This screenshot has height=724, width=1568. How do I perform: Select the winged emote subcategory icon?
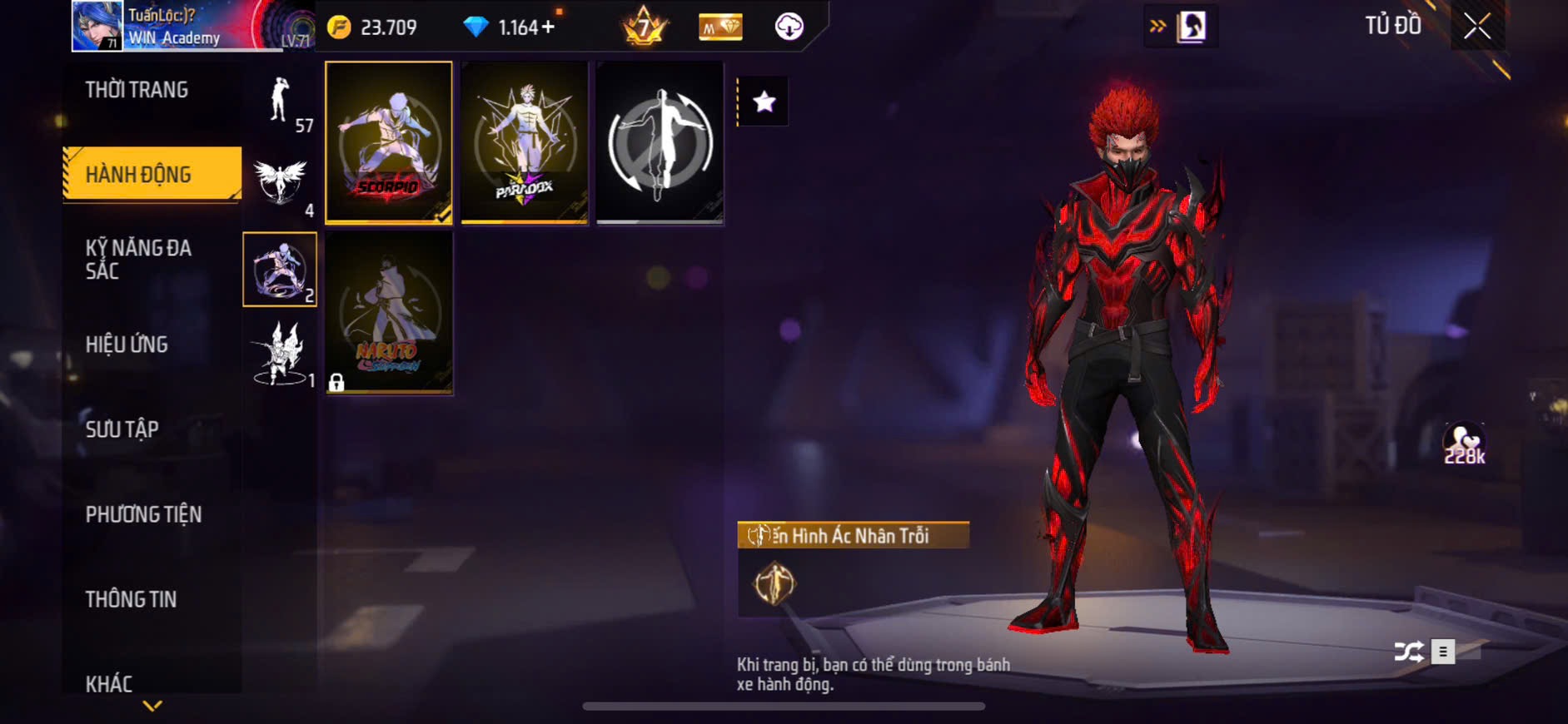[280, 181]
